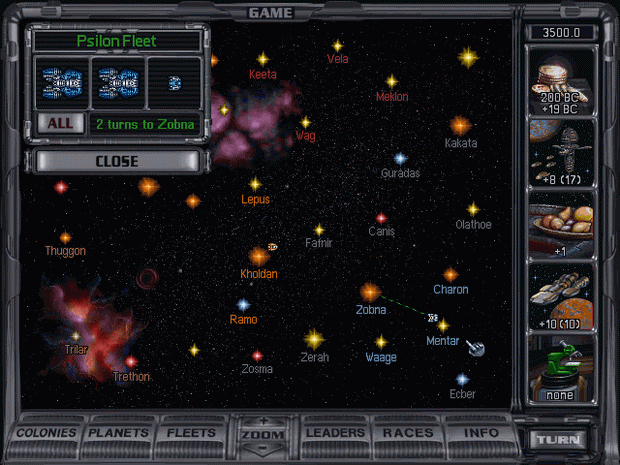View the Races diplomacy screen
620x465 pixels.
(407, 434)
